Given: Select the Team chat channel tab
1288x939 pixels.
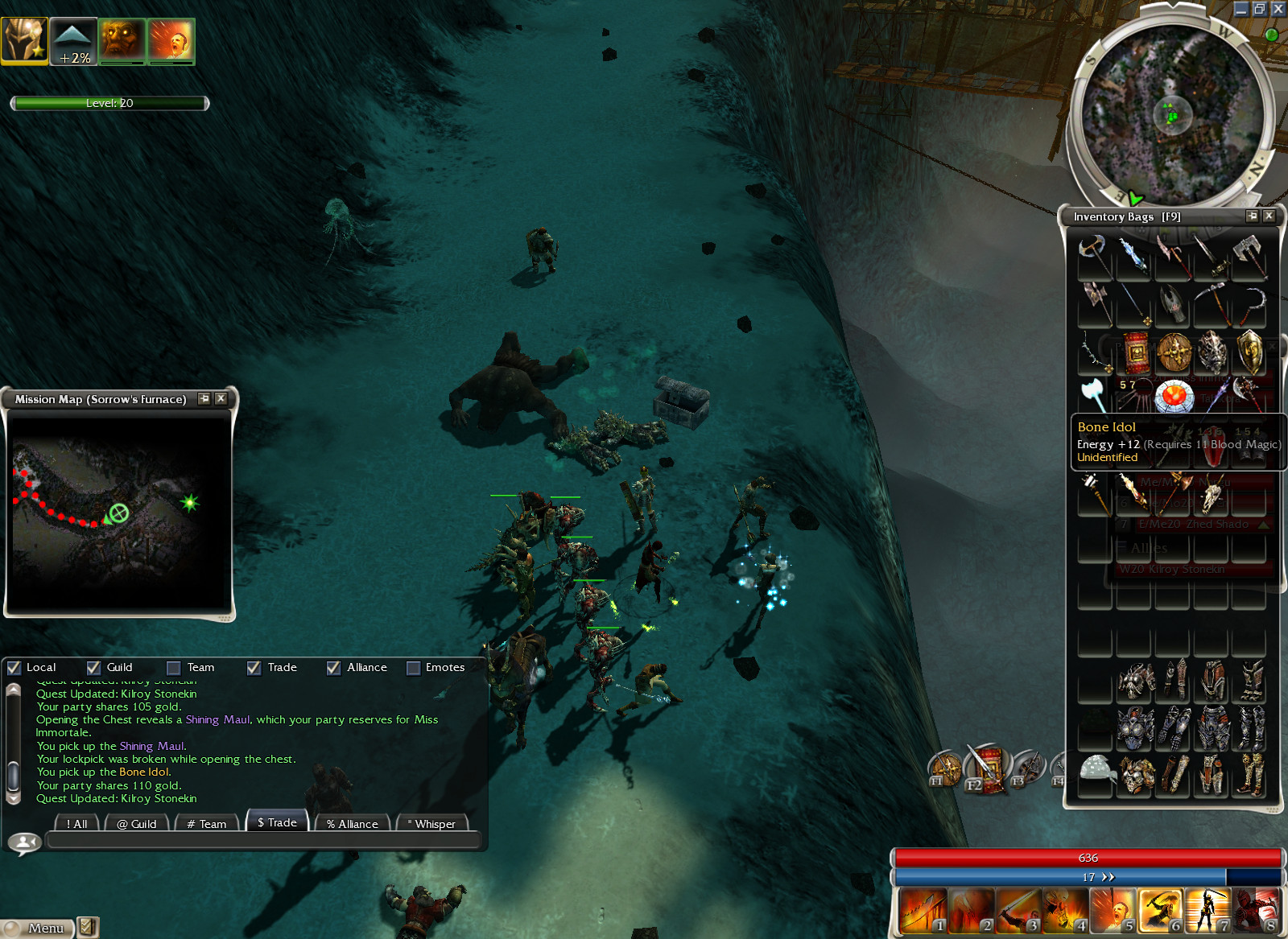Looking at the screenshot, I should [207, 823].
